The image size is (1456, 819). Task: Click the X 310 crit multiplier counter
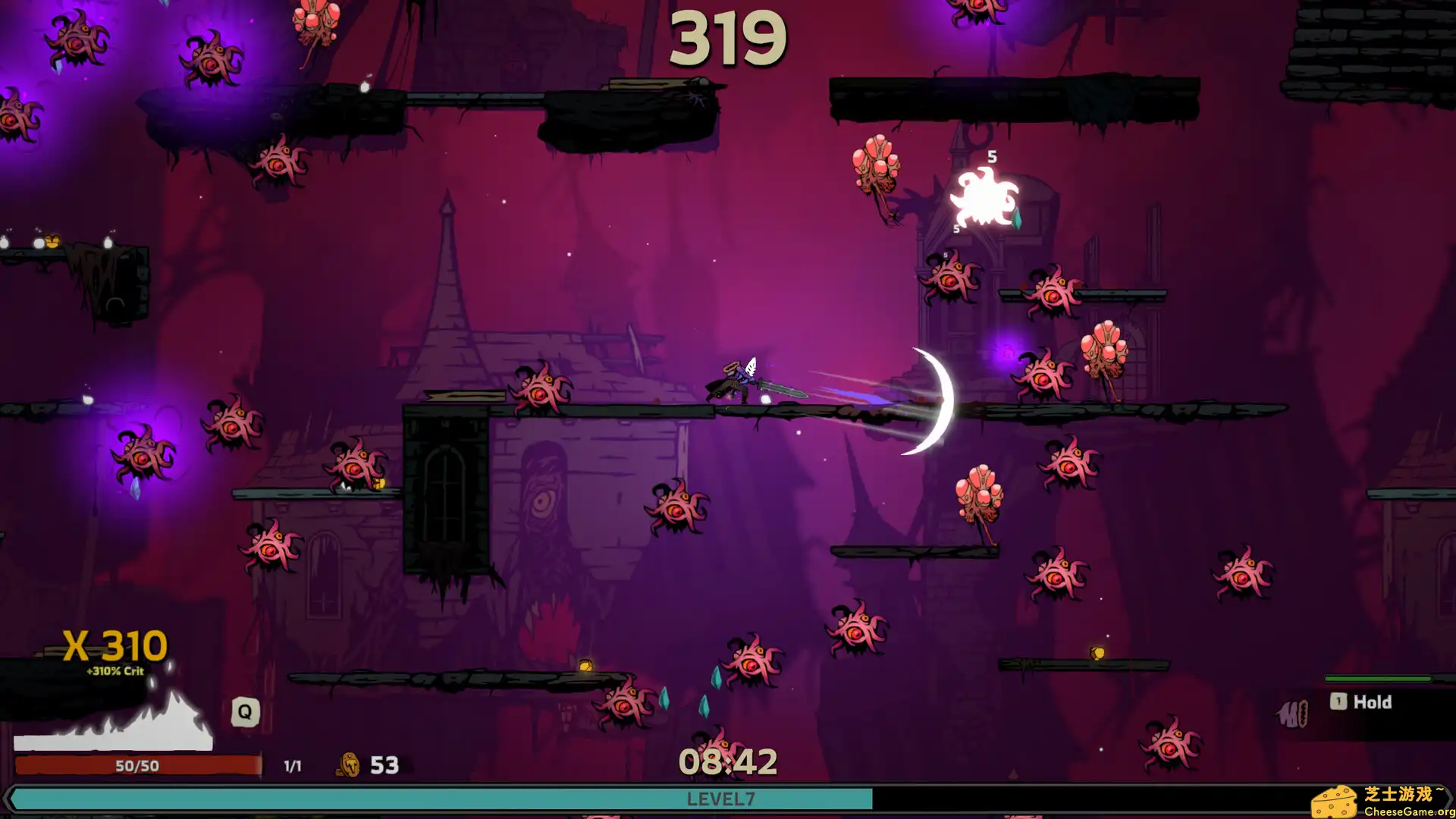tap(114, 645)
